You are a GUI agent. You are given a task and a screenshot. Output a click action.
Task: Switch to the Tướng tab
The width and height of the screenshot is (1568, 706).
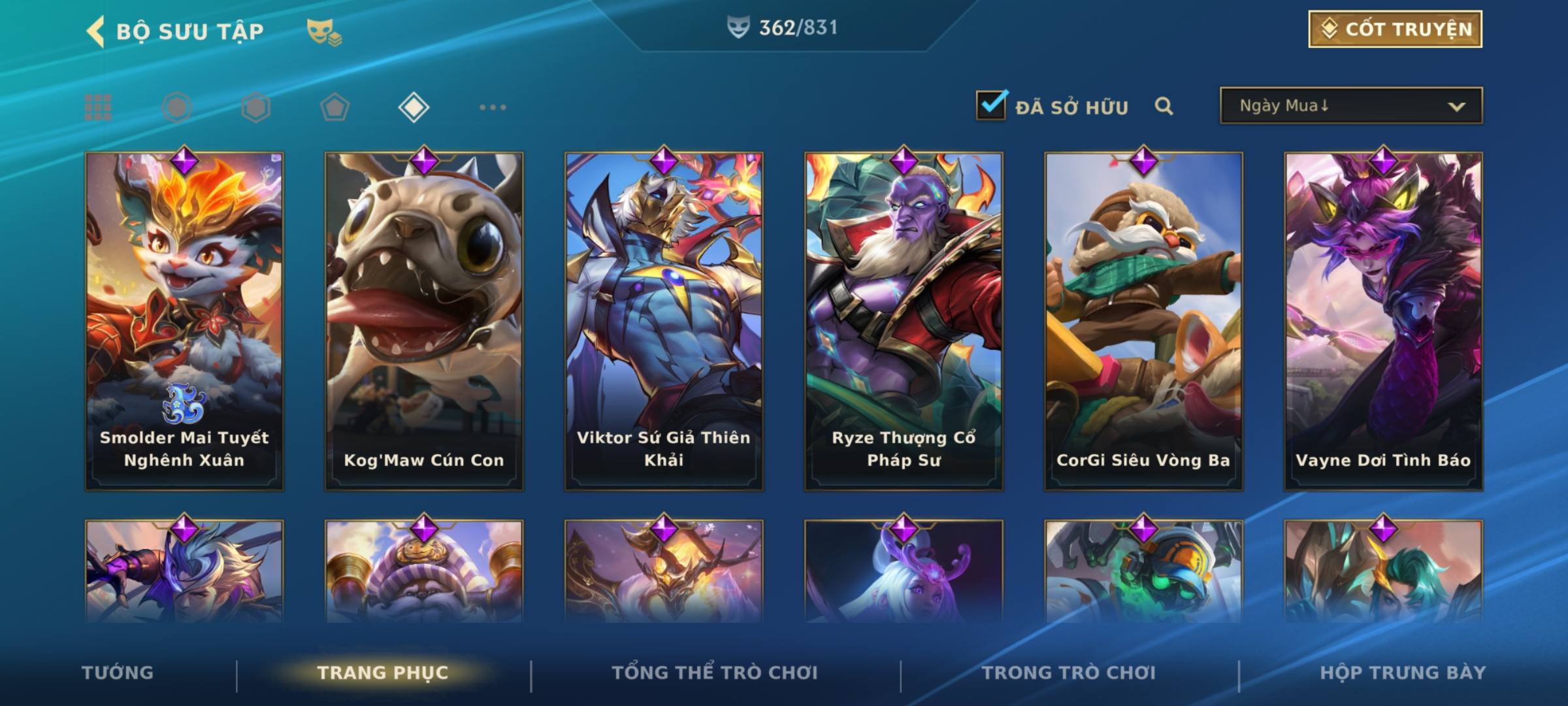point(118,673)
